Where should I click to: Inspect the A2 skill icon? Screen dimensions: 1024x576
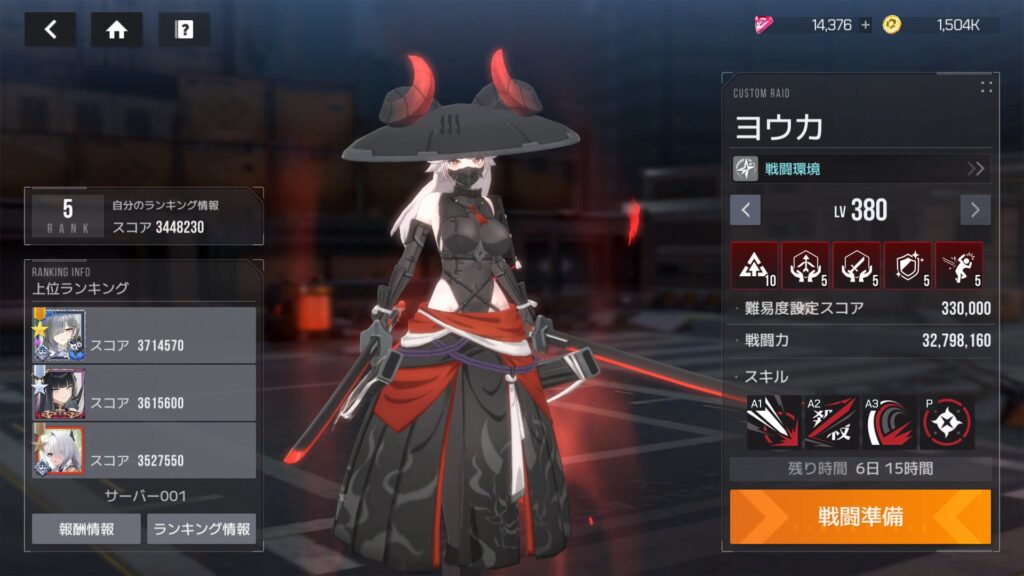pos(831,422)
